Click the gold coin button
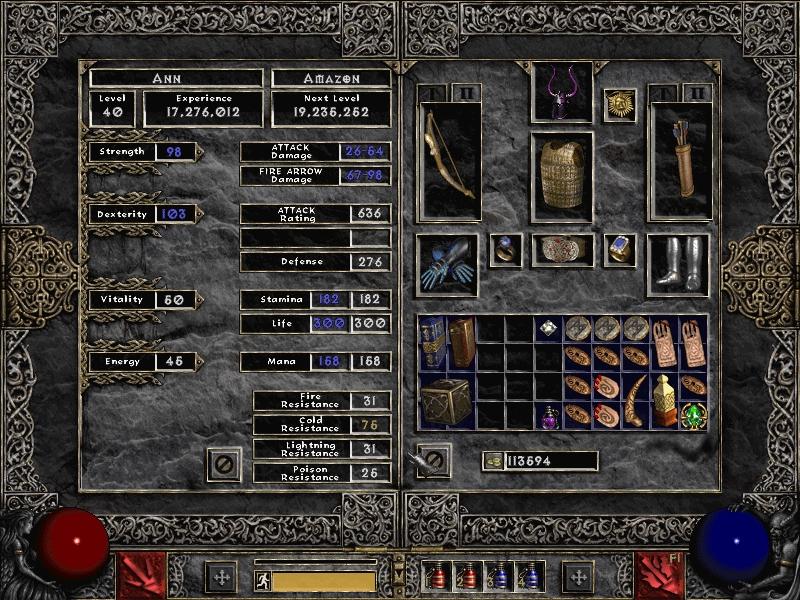Image resolution: width=800 pixels, height=600 pixels. (x=489, y=461)
